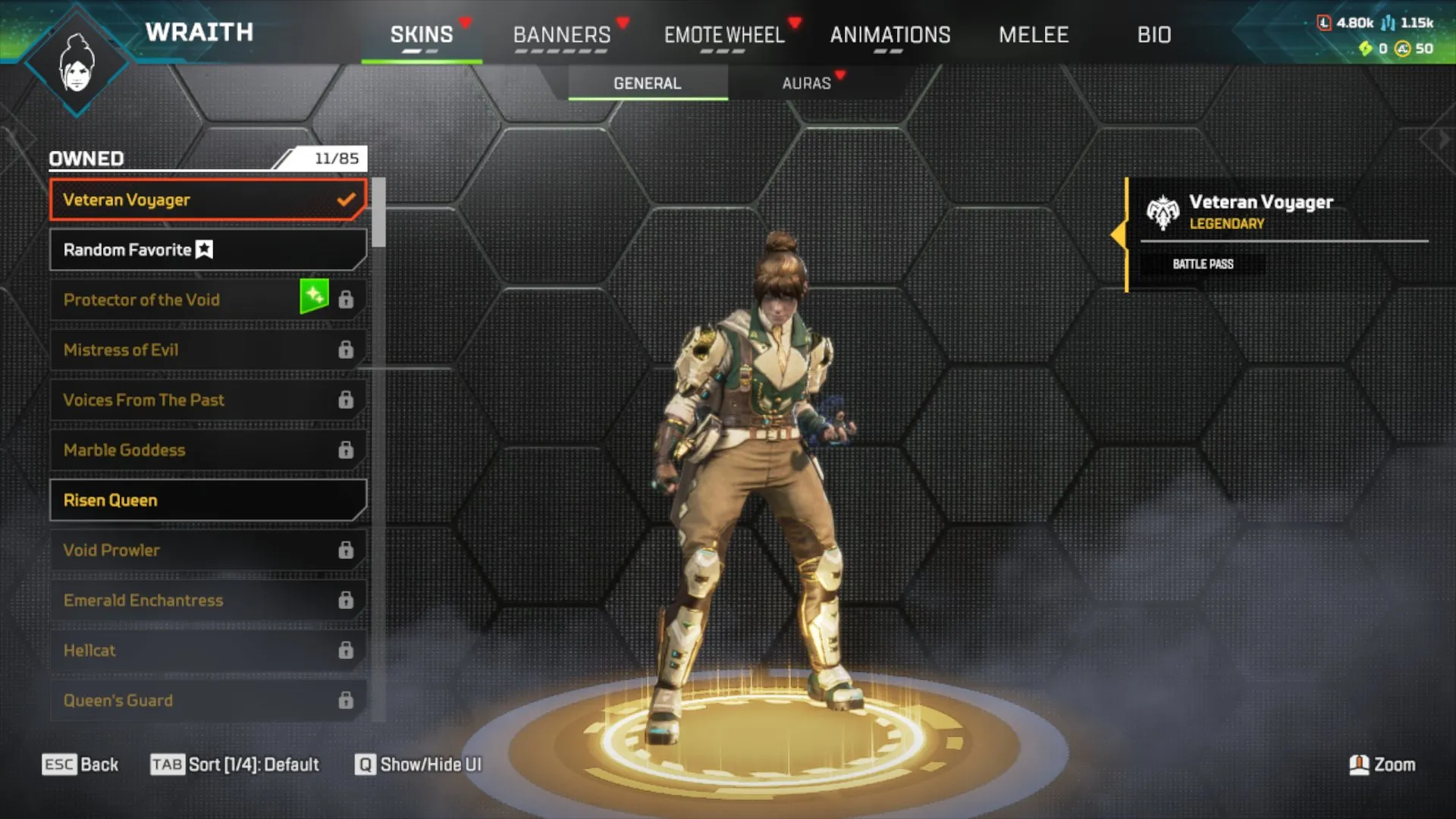
Task: Click the Wraith legend portrait icon
Action: pos(76,59)
